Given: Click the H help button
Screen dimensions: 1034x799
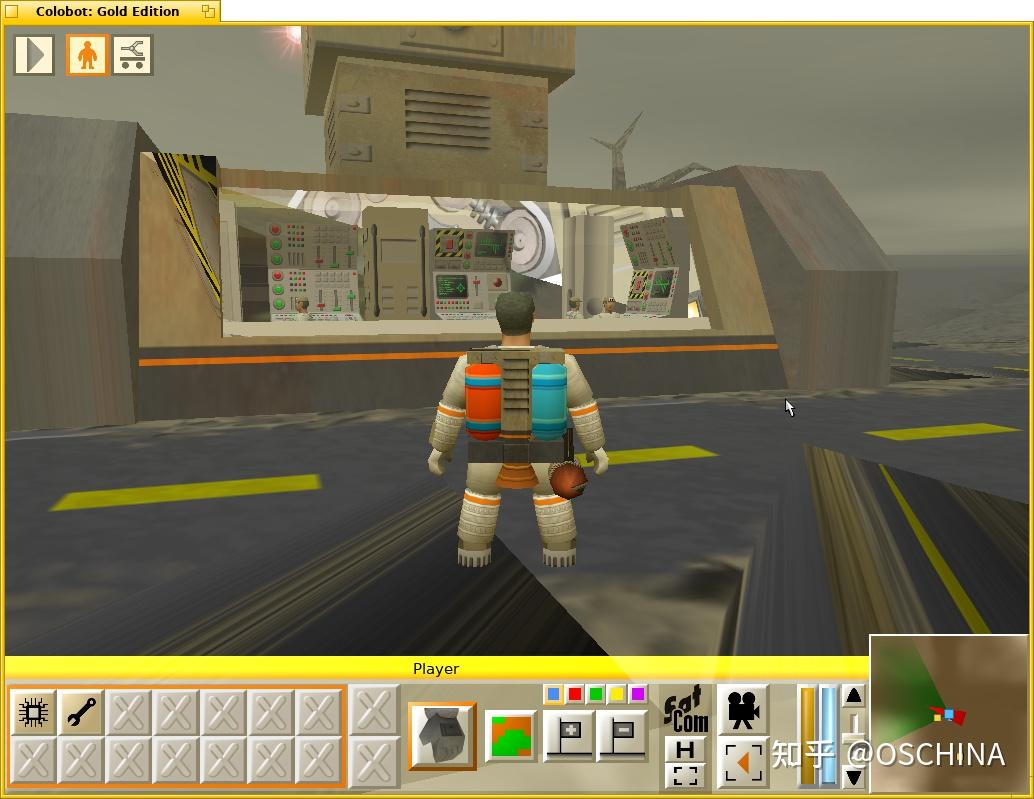Looking at the screenshot, I should 685,750.
